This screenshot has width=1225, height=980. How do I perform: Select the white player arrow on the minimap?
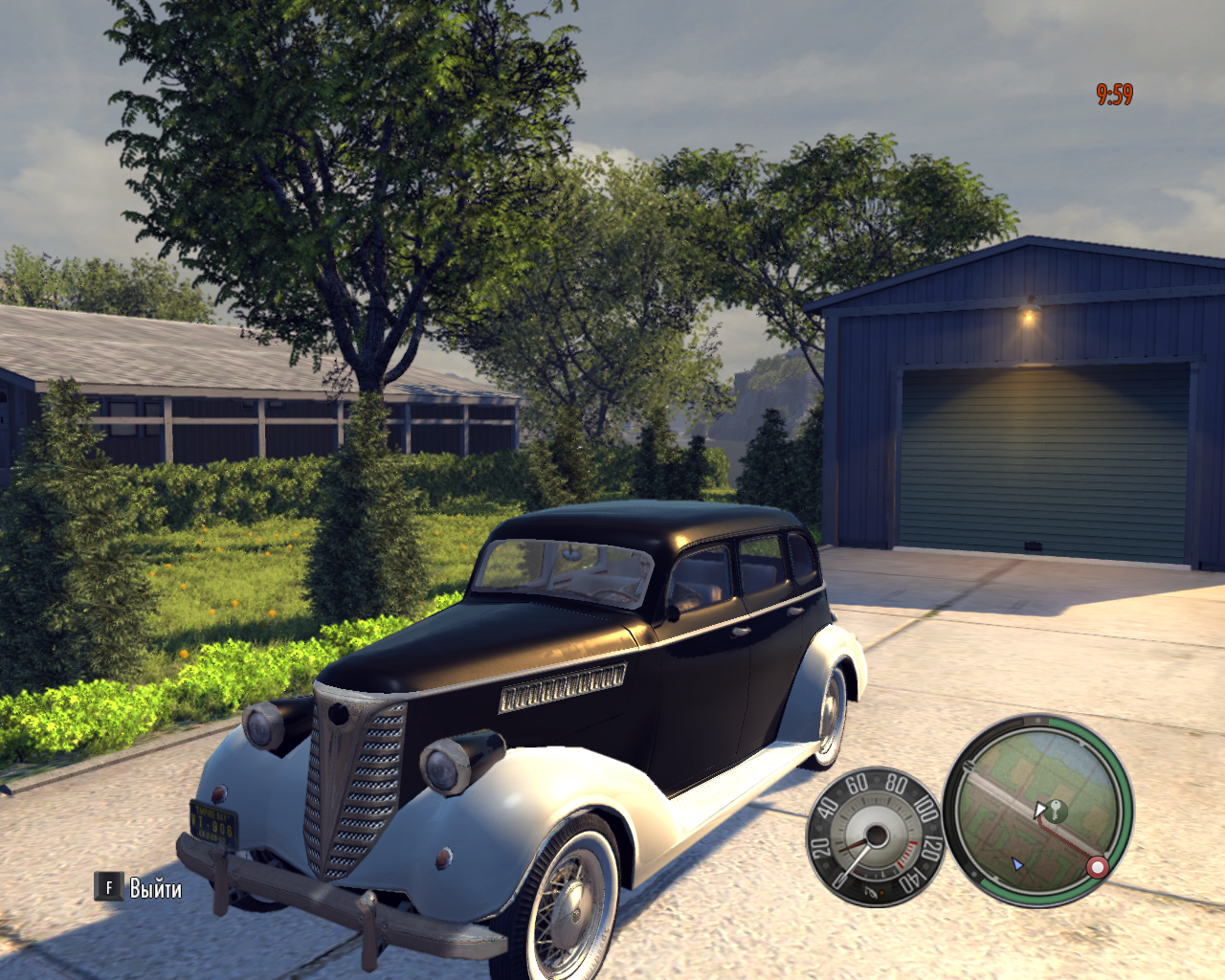pos(1040,810)
